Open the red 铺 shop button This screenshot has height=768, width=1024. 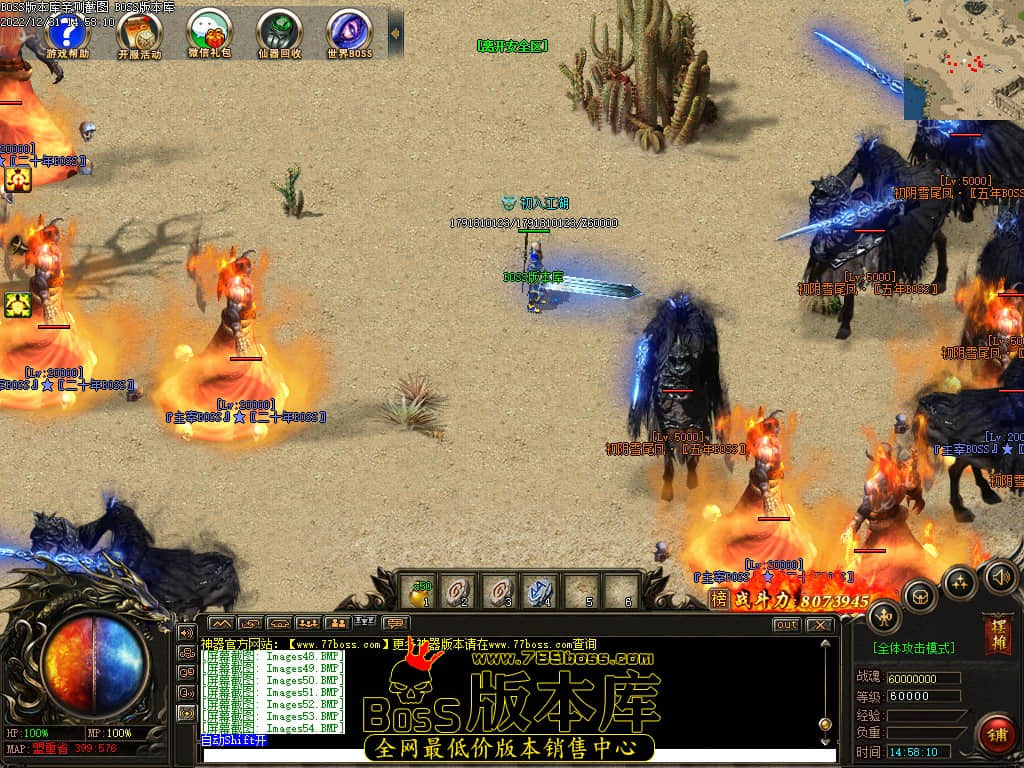pyautogui.click(x=995, y=735)
